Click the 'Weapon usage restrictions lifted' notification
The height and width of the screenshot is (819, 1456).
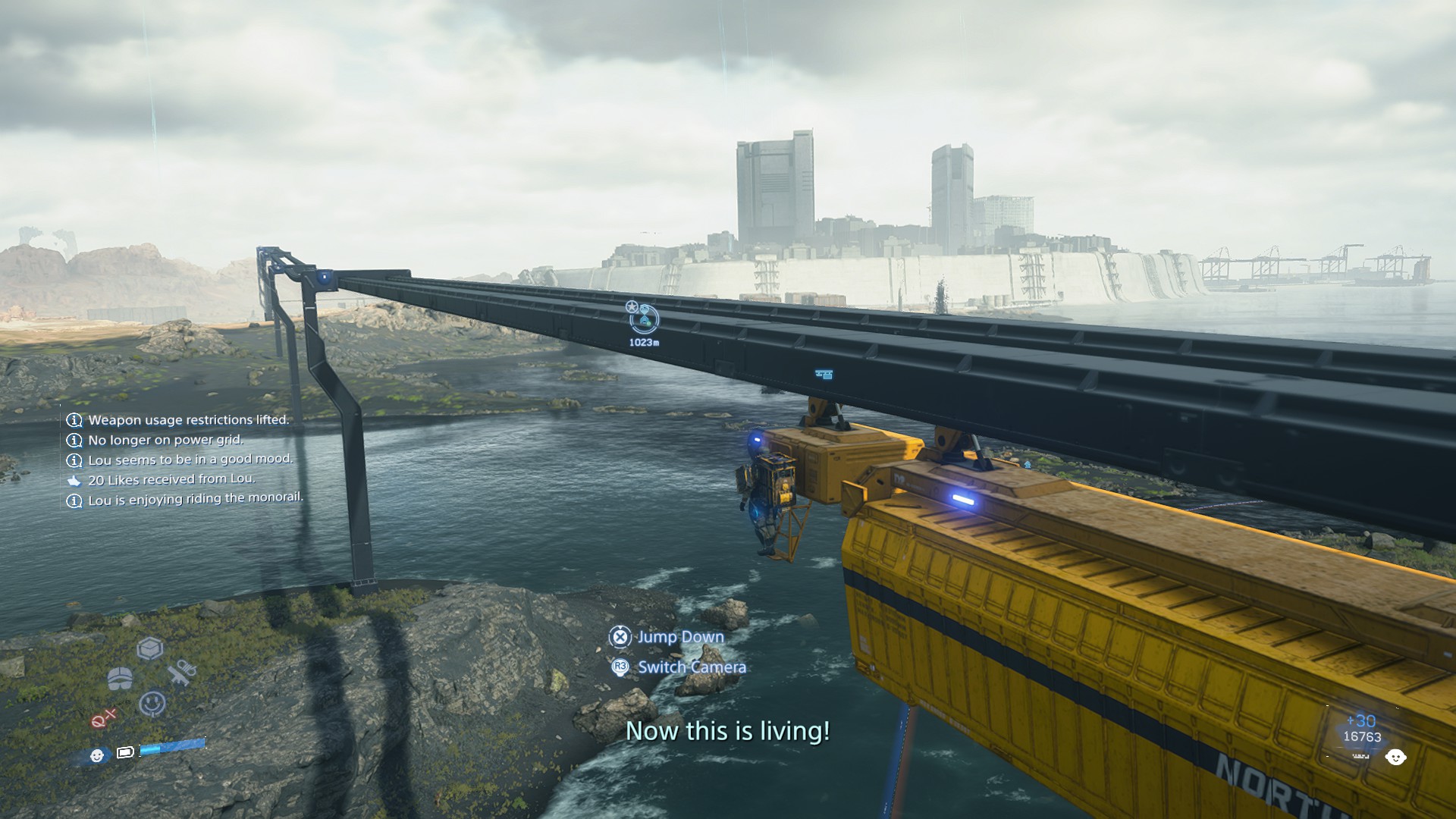pyautogui.click(x=188, y=420)
